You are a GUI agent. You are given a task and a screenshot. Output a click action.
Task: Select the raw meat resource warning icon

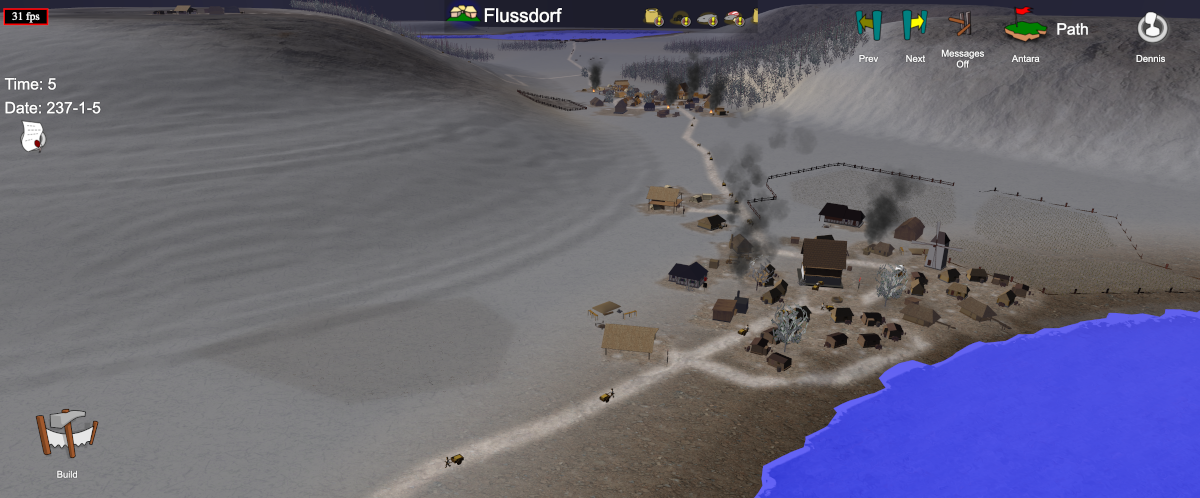pyautogui.click(x=733, y=16)
